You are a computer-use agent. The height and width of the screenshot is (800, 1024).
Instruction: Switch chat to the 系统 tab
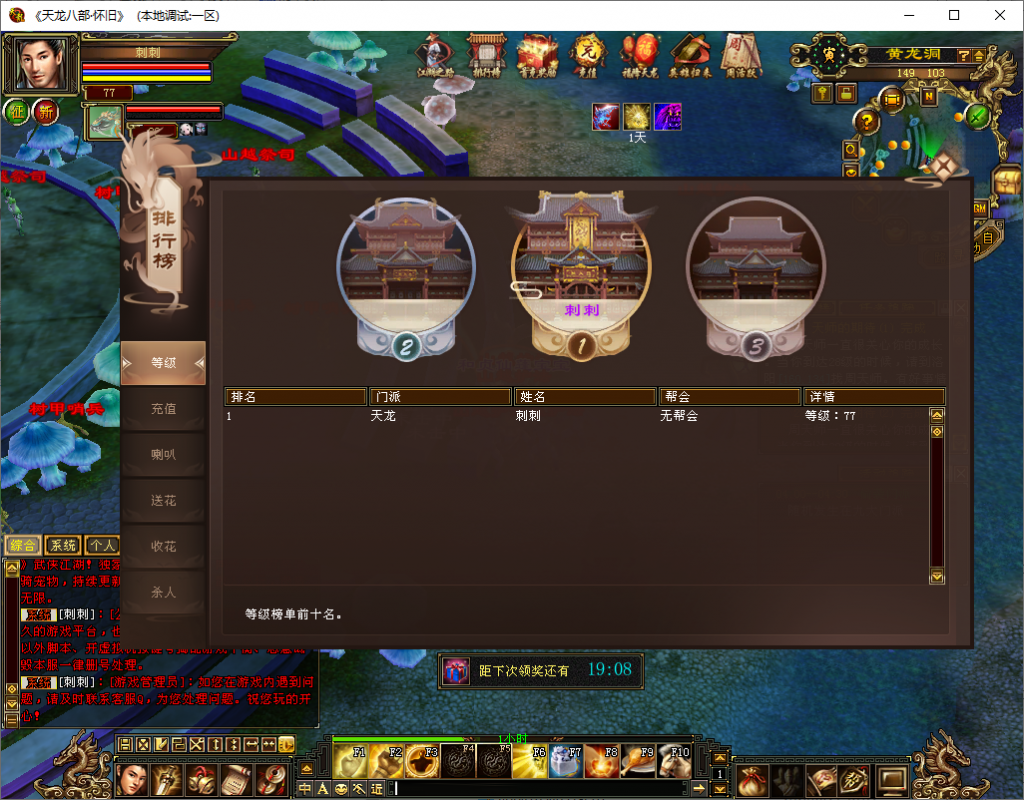(x=63, y=545)
